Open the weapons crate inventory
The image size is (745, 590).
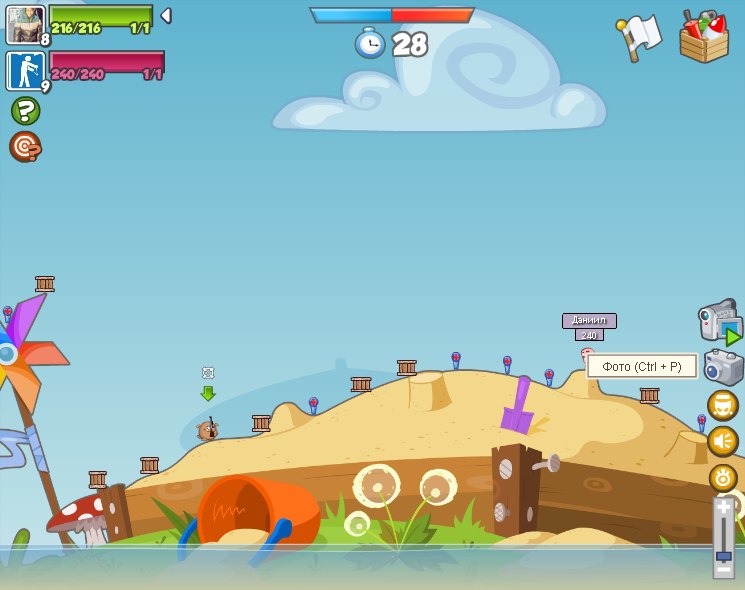[x=704, y=38]
